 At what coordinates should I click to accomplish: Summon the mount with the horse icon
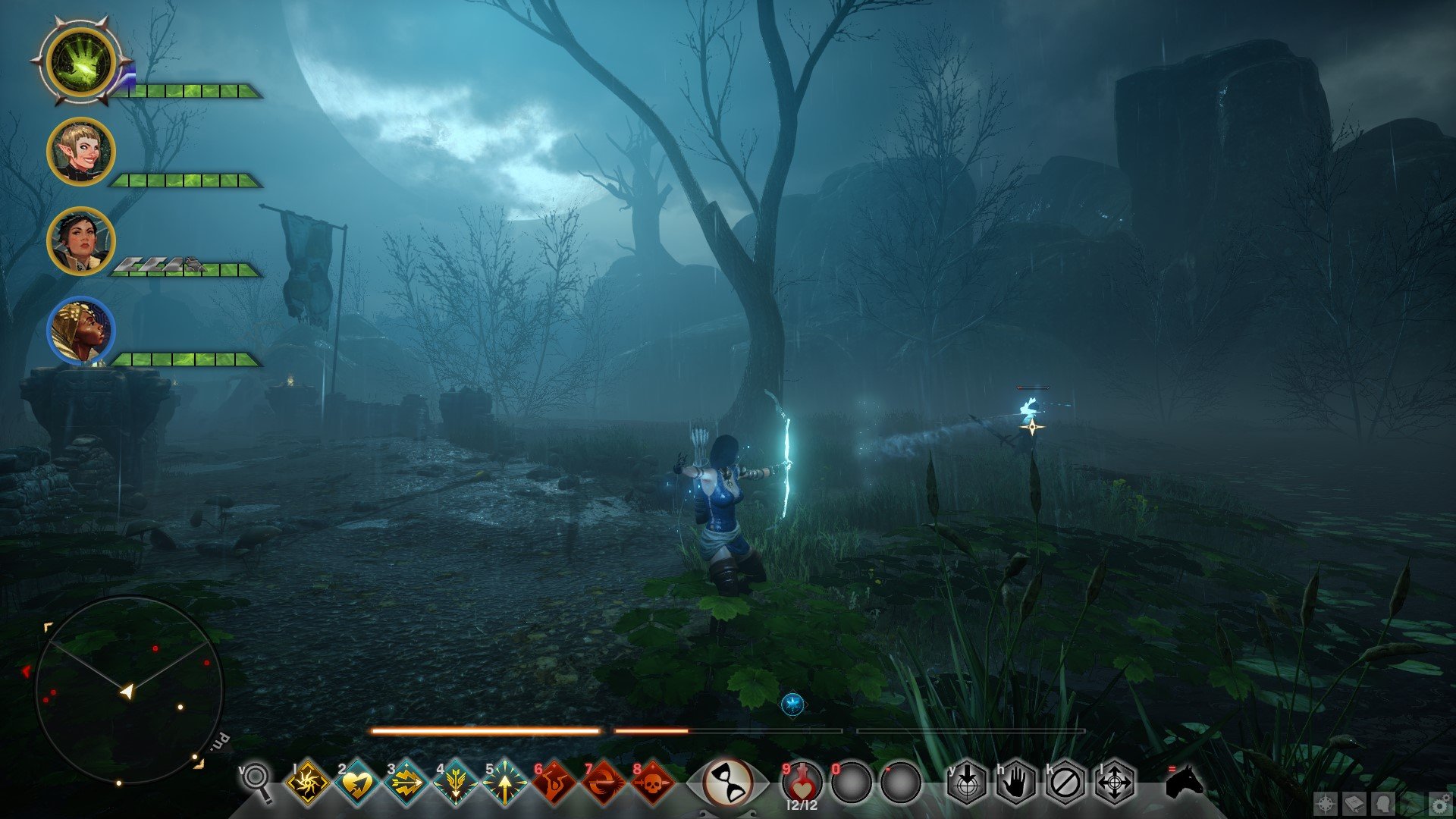click(1185, 781)
